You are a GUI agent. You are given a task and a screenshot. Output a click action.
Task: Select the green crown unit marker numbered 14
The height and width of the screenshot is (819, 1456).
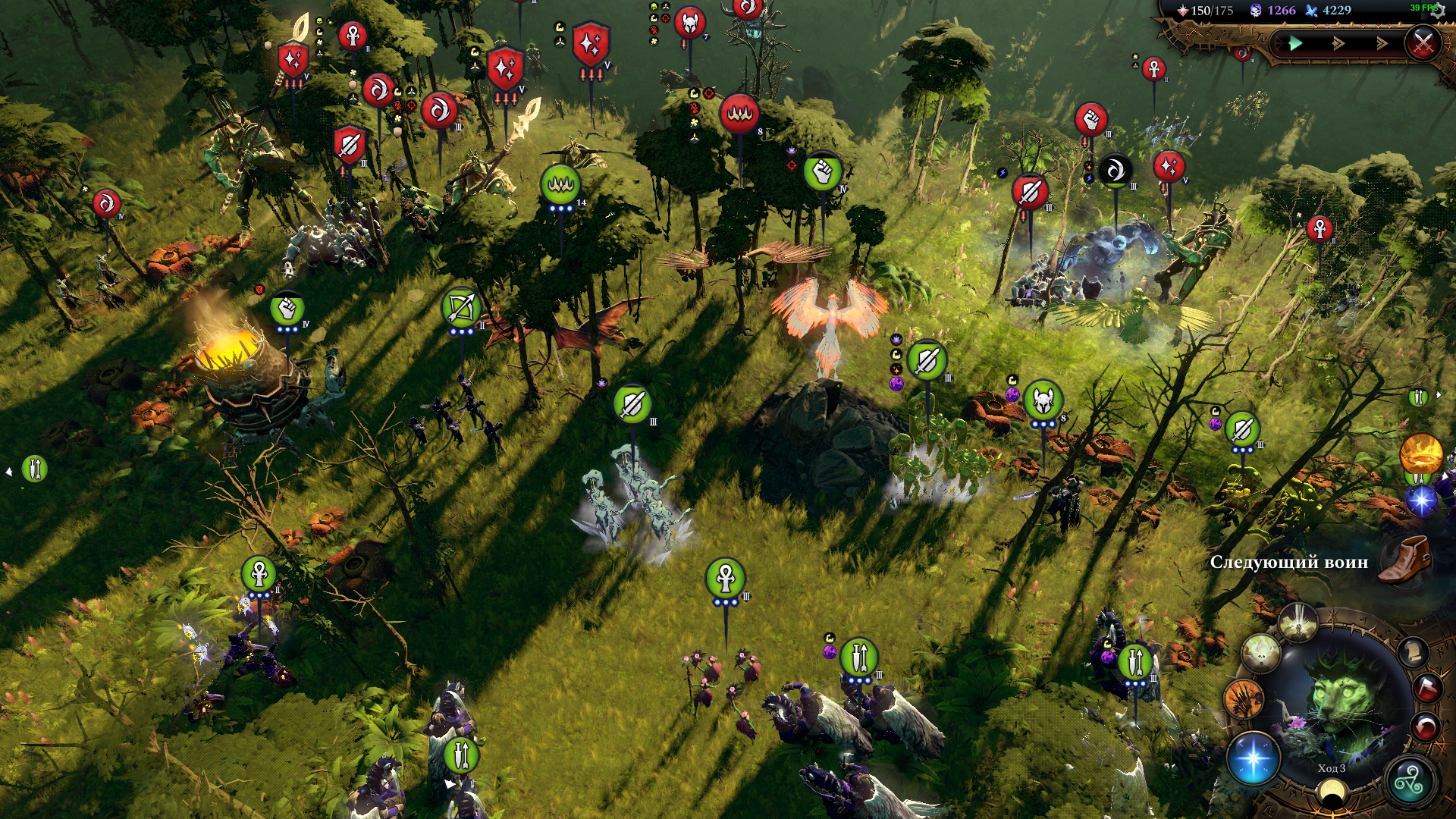(x=560, y=184)
